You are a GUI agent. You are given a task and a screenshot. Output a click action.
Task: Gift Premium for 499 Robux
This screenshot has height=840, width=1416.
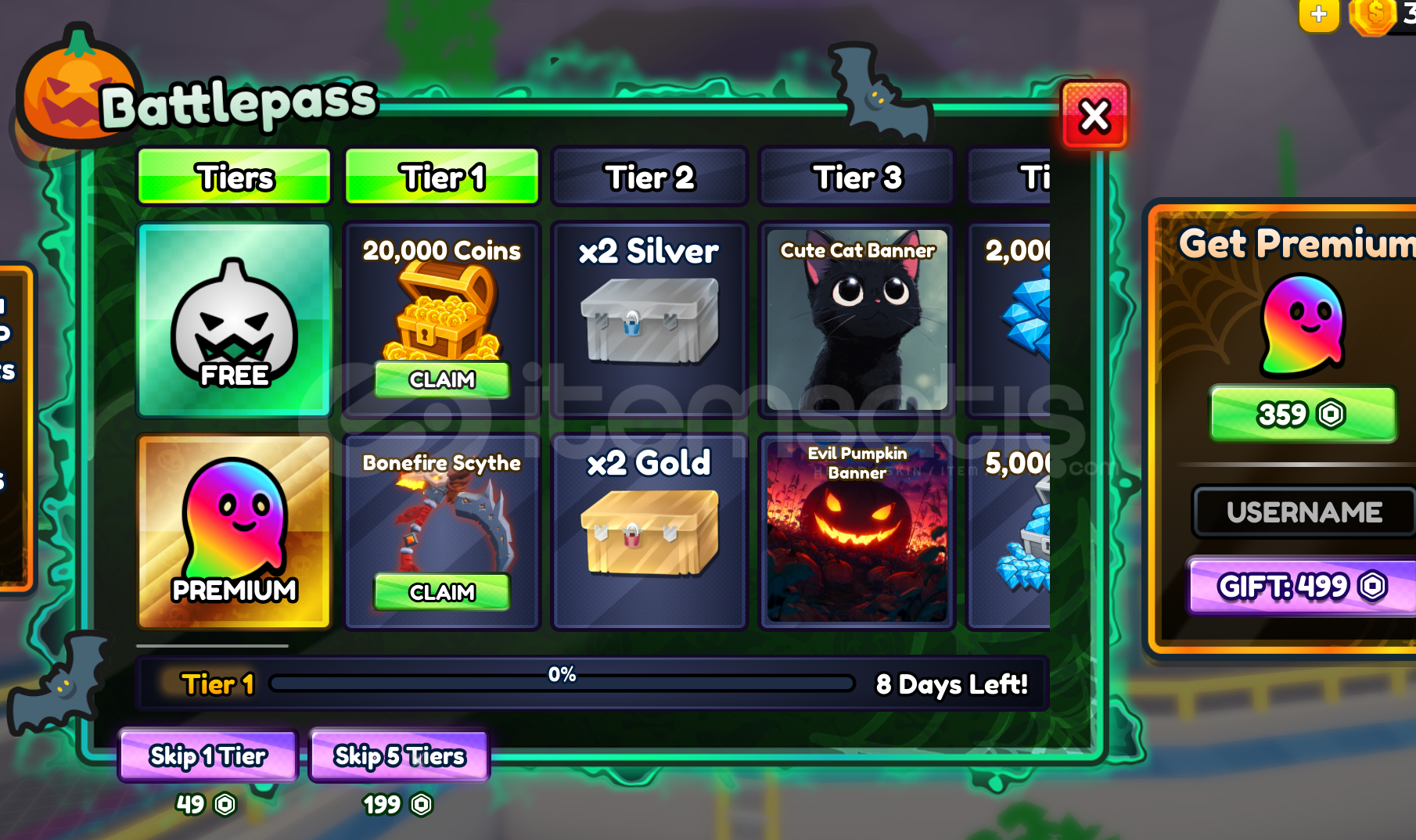(1303, 586)
